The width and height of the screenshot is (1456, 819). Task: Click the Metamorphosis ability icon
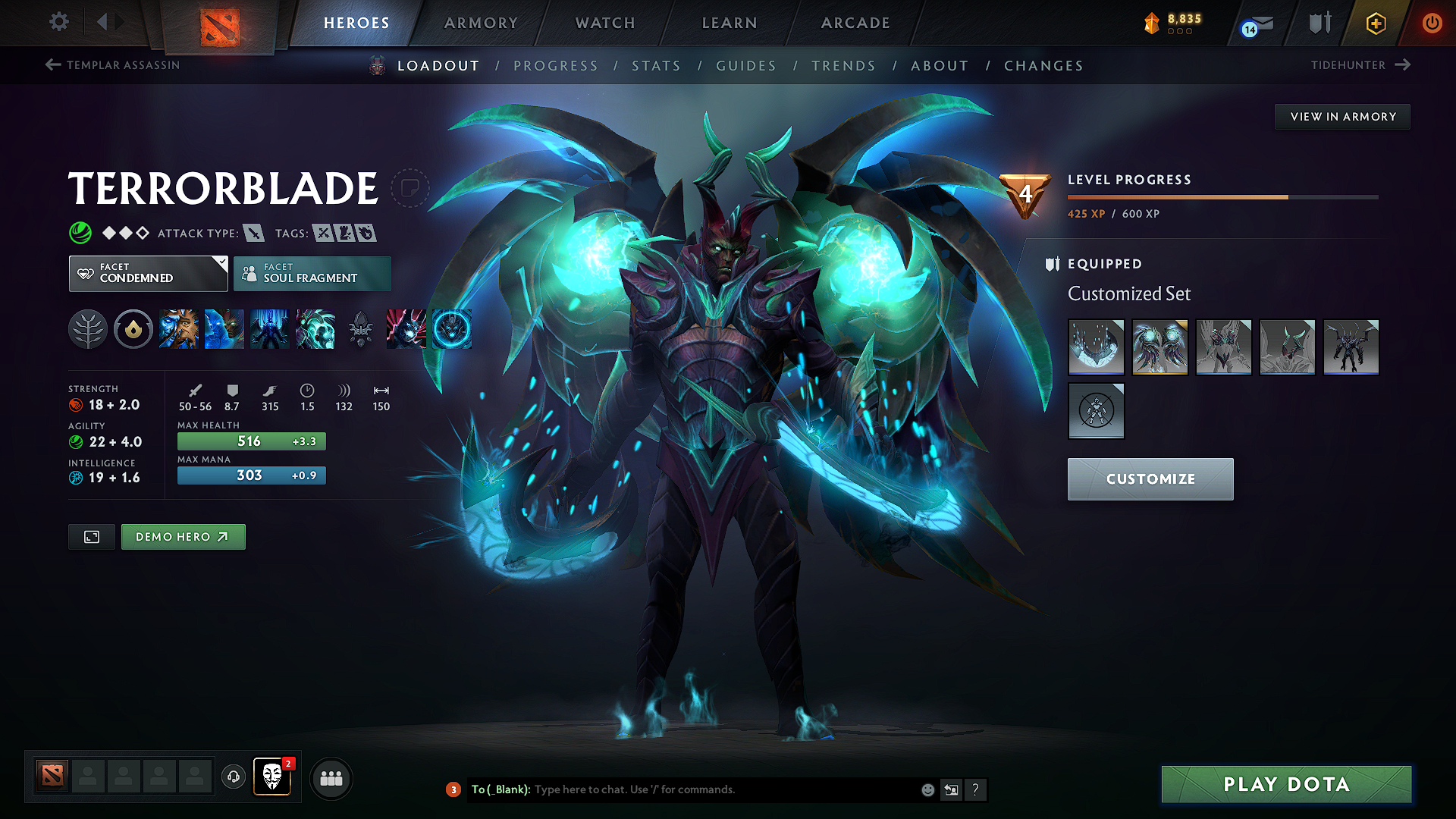[x=270, y=329]
